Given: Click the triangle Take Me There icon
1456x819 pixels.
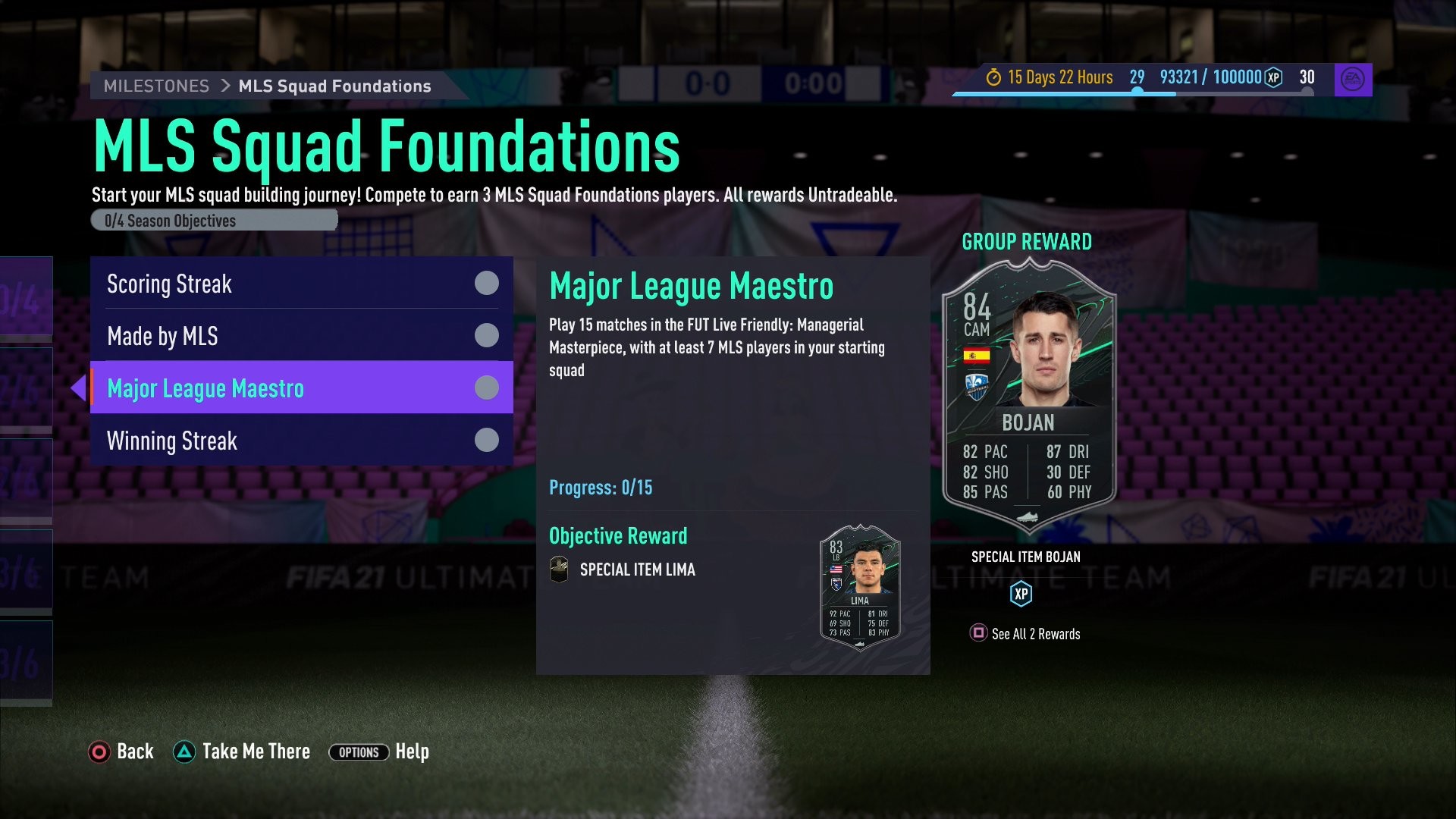Looking at the screenshot, I should 184,752.
